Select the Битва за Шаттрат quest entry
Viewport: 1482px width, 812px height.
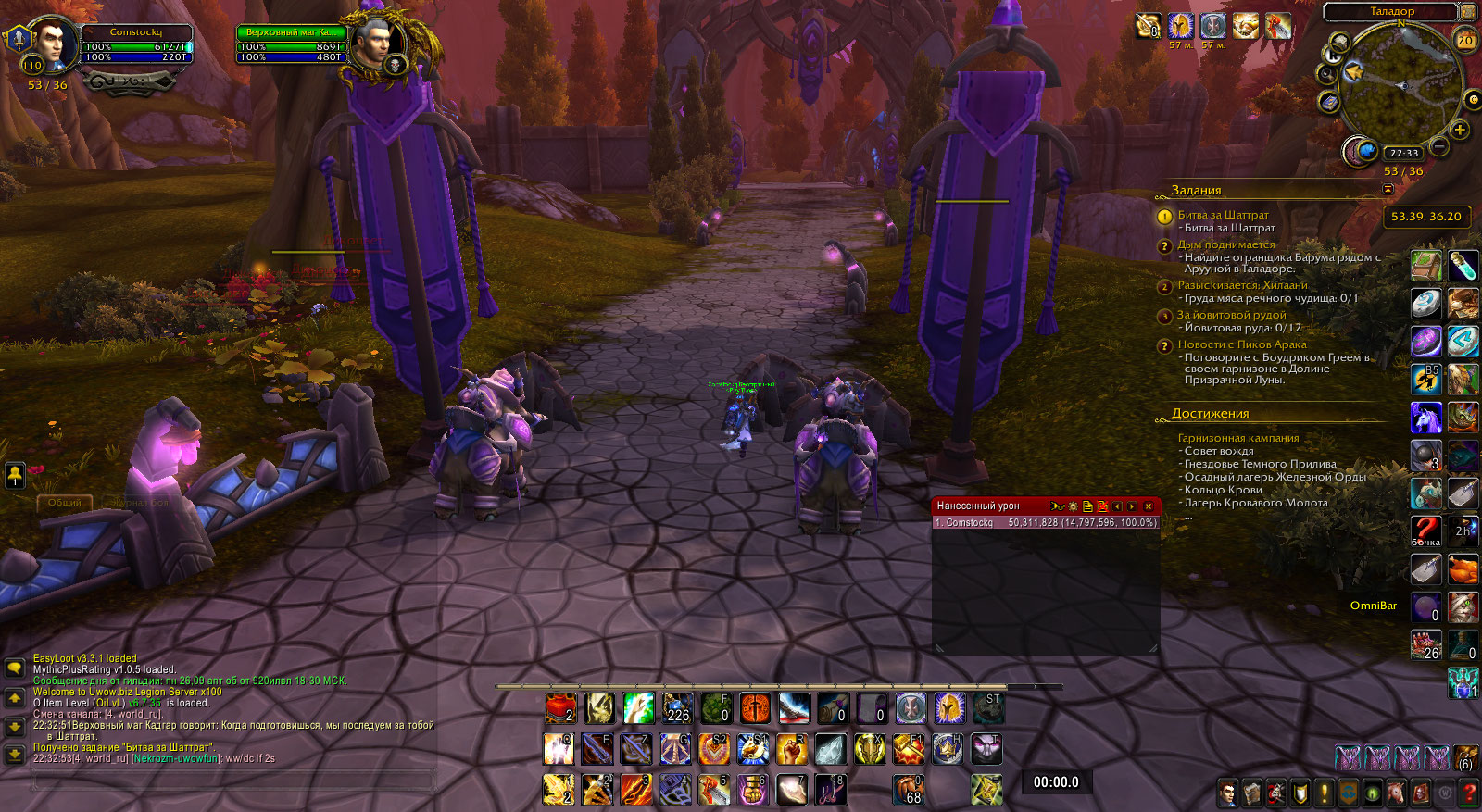[1223, 215]
